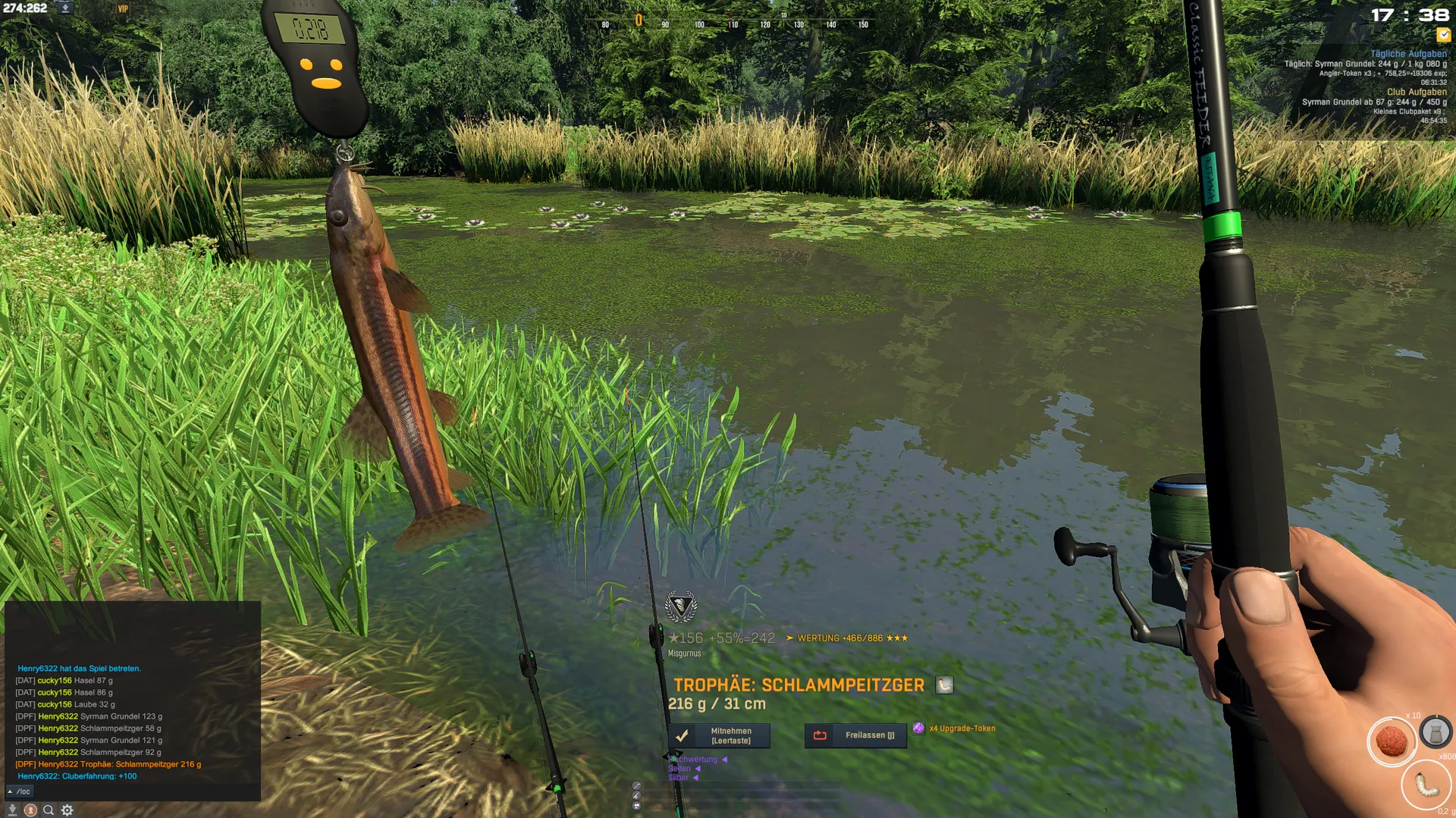
Task: Select the trophy Schlammpeitzger 216 g chat entry
Action: point(108,764)
